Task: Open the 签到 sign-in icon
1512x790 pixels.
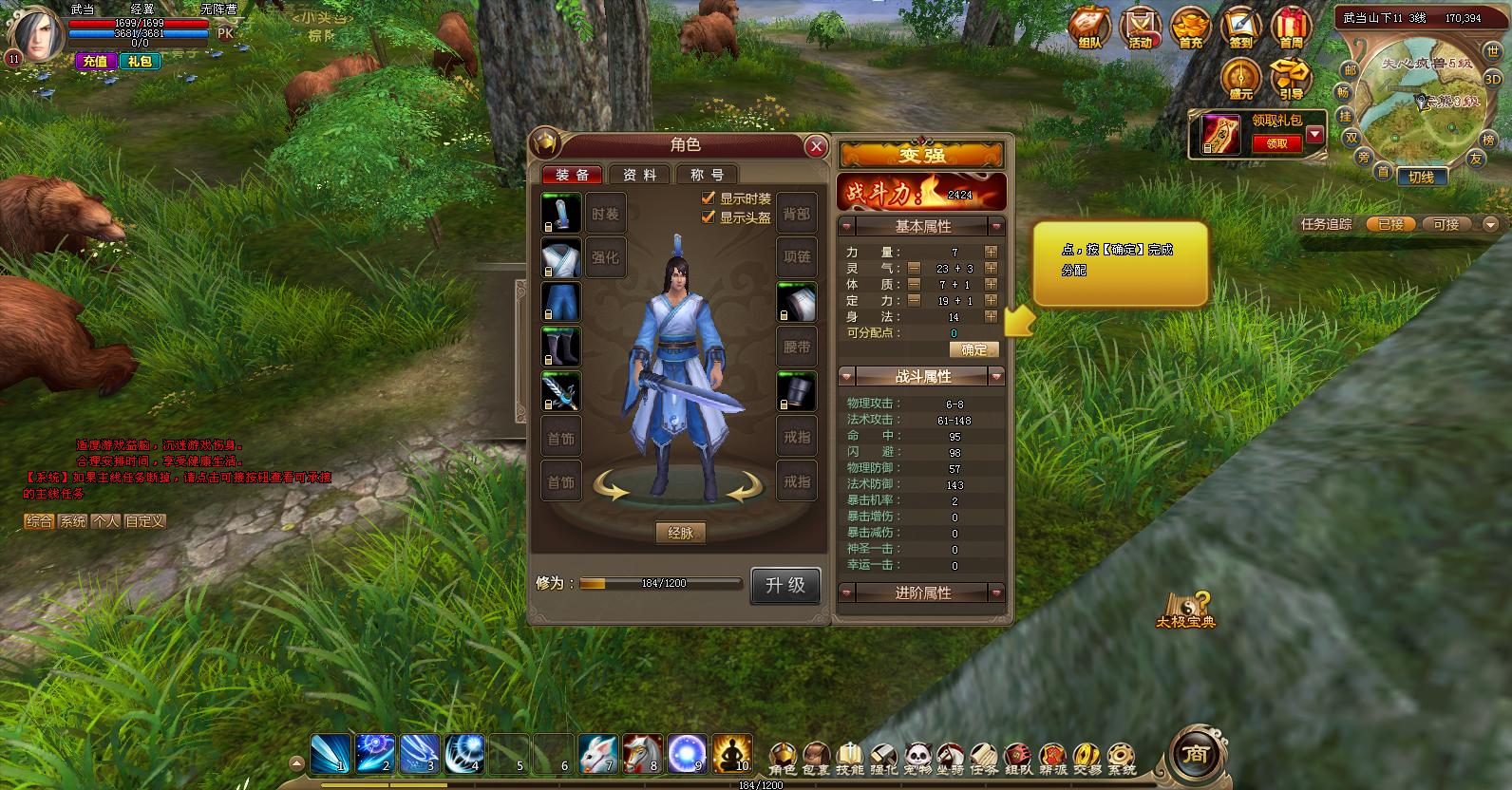Action: (x=1240, y=28)
